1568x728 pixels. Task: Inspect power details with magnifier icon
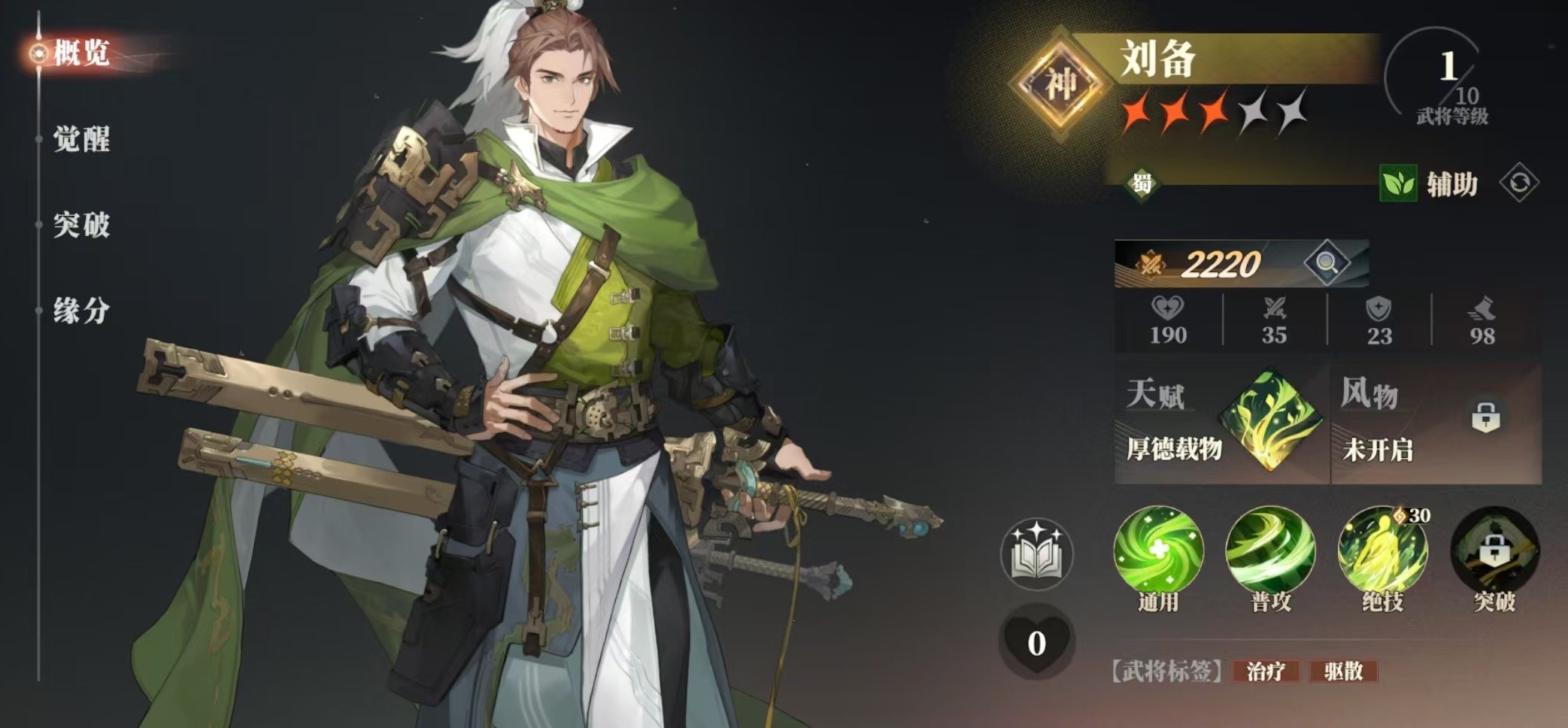coord(1327,263)
